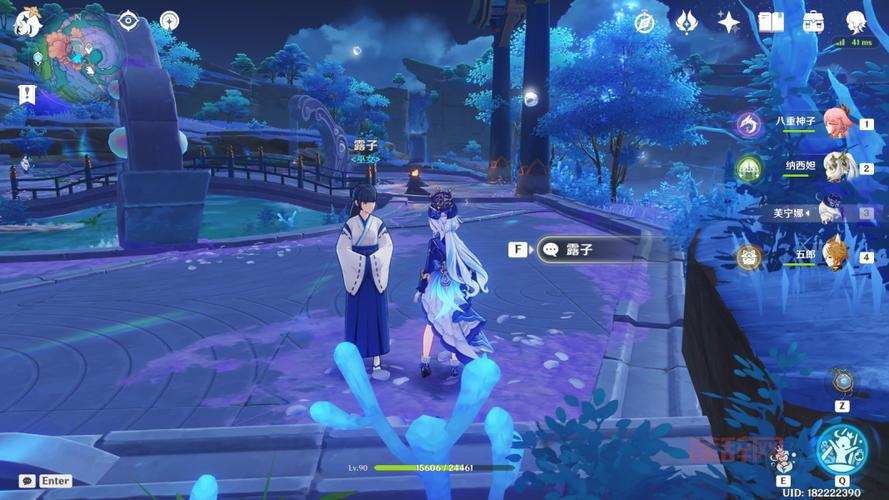Open the round star emblem icon

tap(170, 21)
